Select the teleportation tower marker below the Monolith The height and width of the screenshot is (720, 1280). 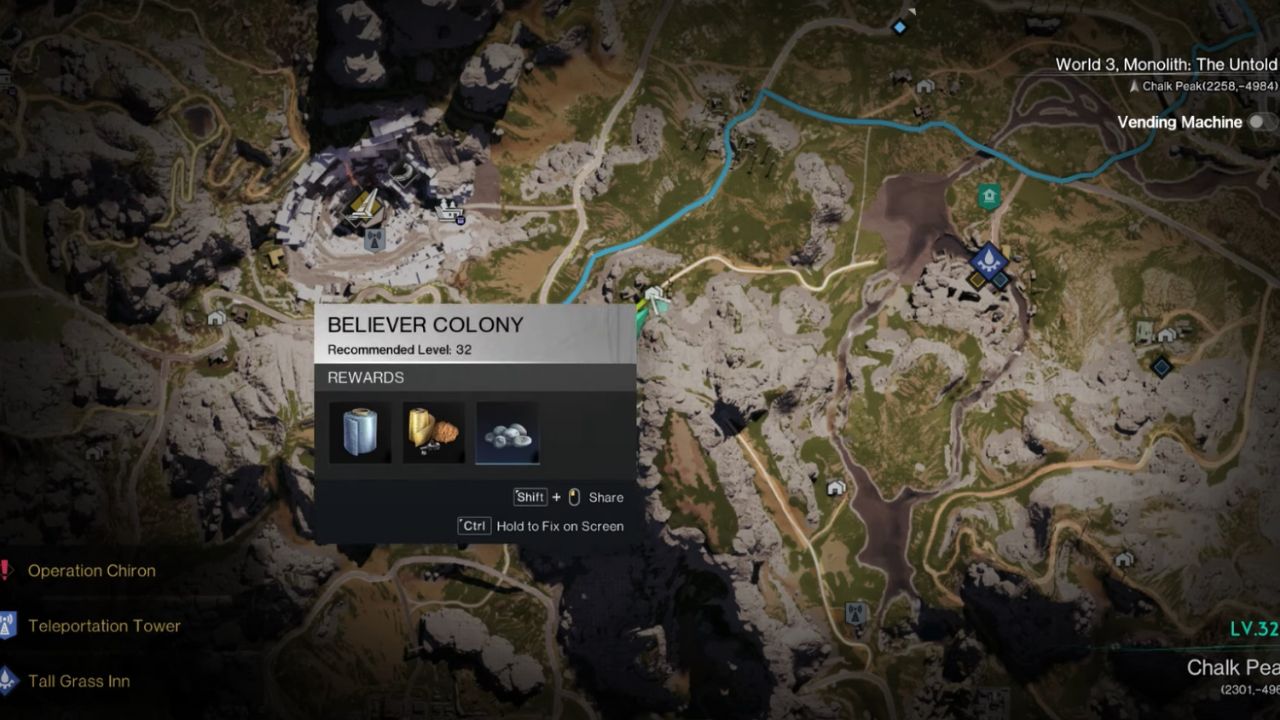(375, 239)
